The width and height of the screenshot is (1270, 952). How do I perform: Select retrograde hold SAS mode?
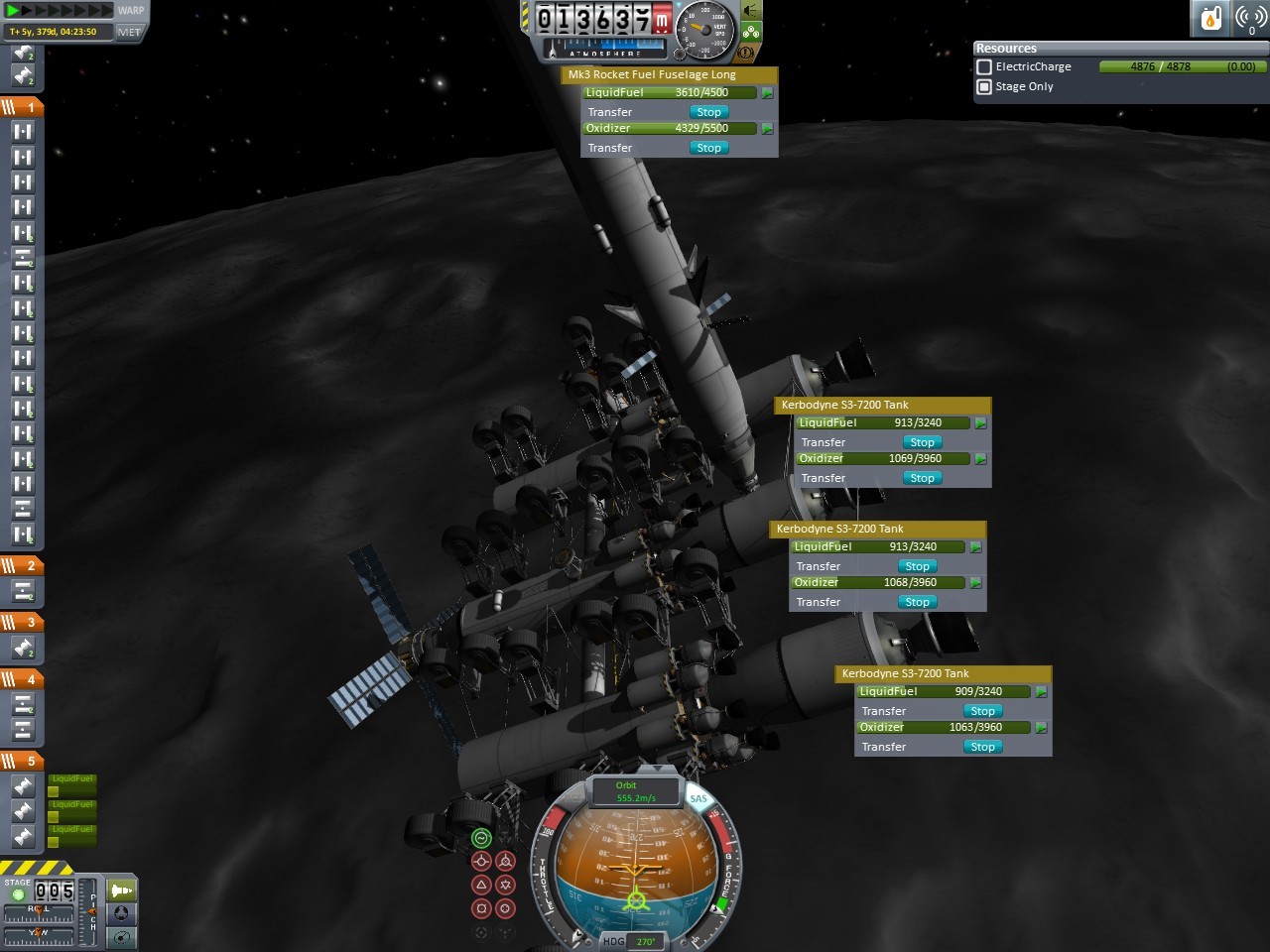505,861
